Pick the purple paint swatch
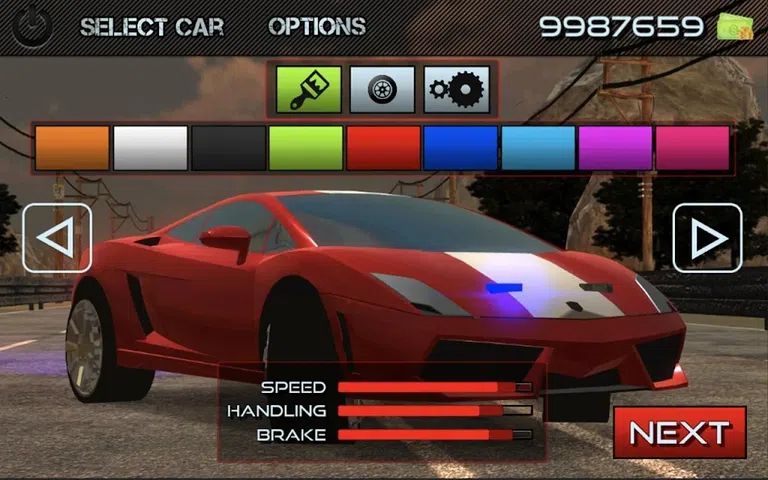 click(x=615, y=148)
